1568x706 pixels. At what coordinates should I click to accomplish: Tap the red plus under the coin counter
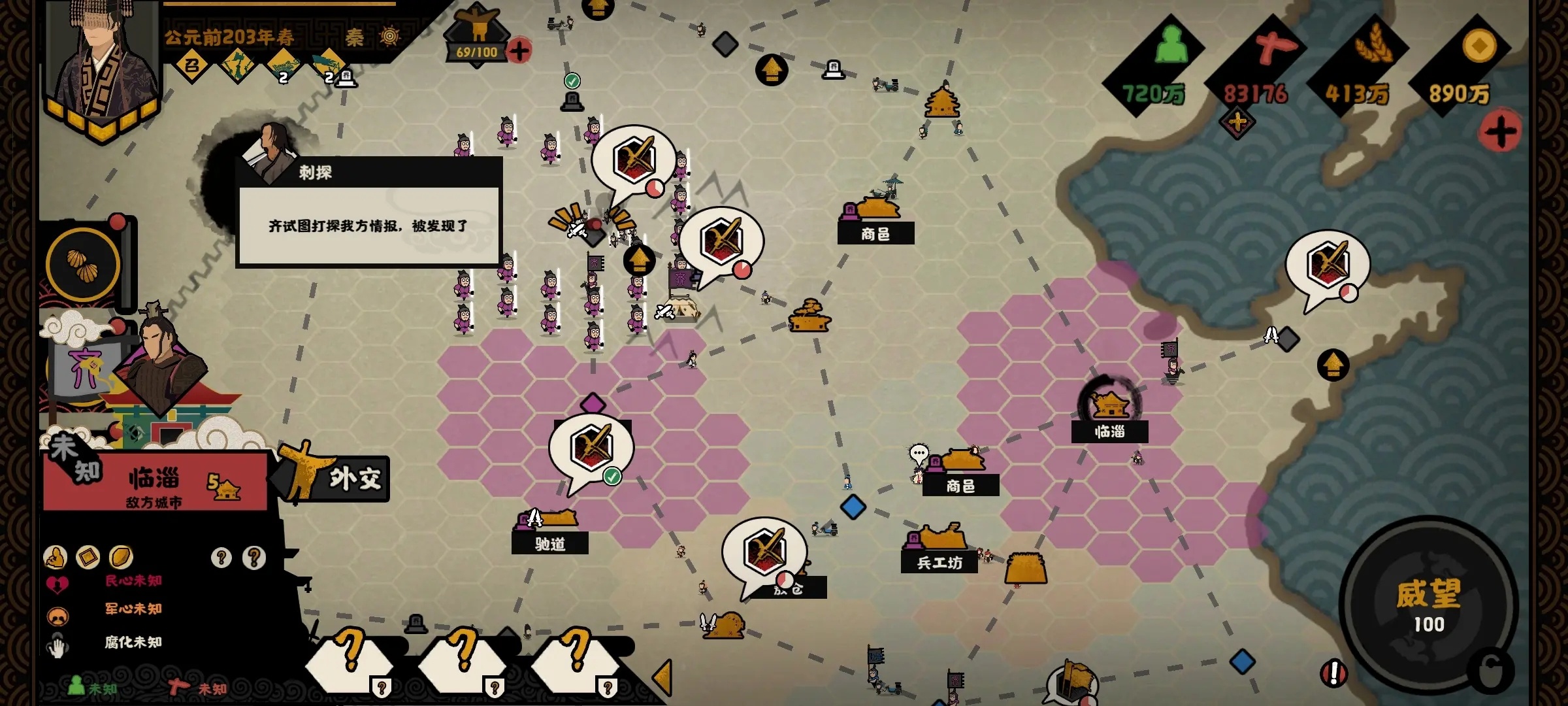click(x=1501, y=132)
